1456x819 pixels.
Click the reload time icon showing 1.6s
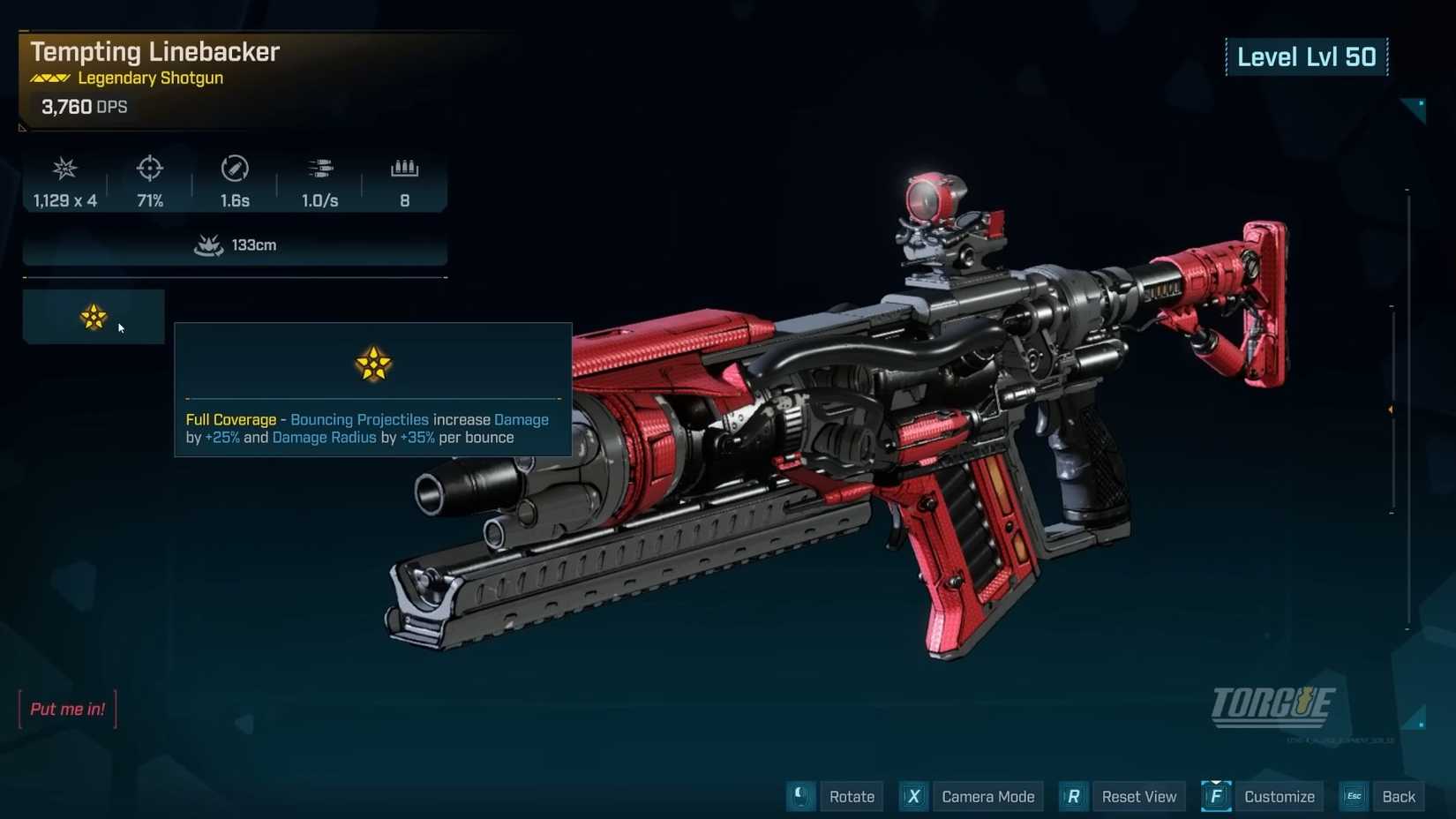234,169
